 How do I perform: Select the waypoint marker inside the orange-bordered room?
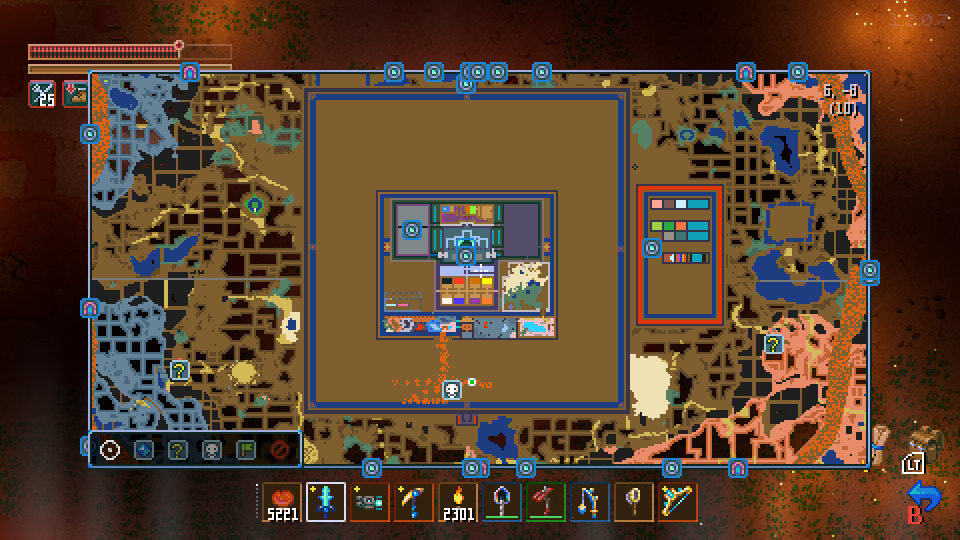click(652, 248)
